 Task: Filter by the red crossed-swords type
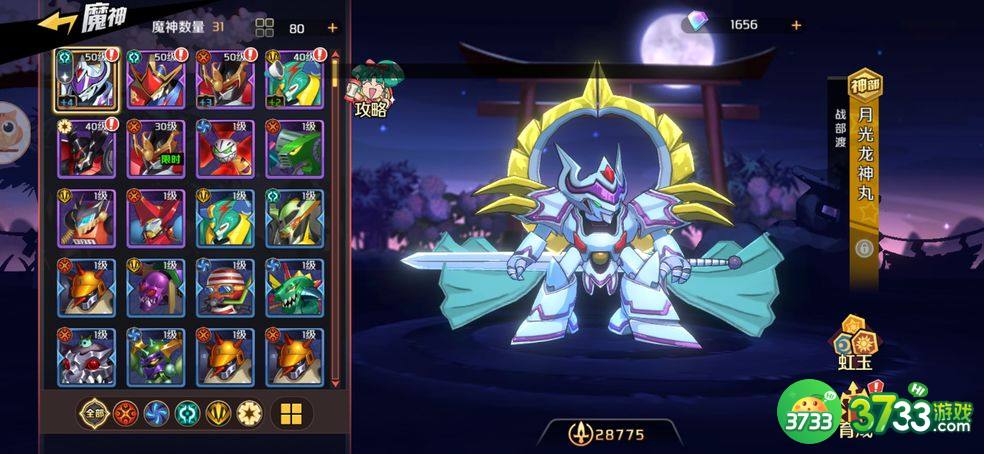click(x=125, y=413)
